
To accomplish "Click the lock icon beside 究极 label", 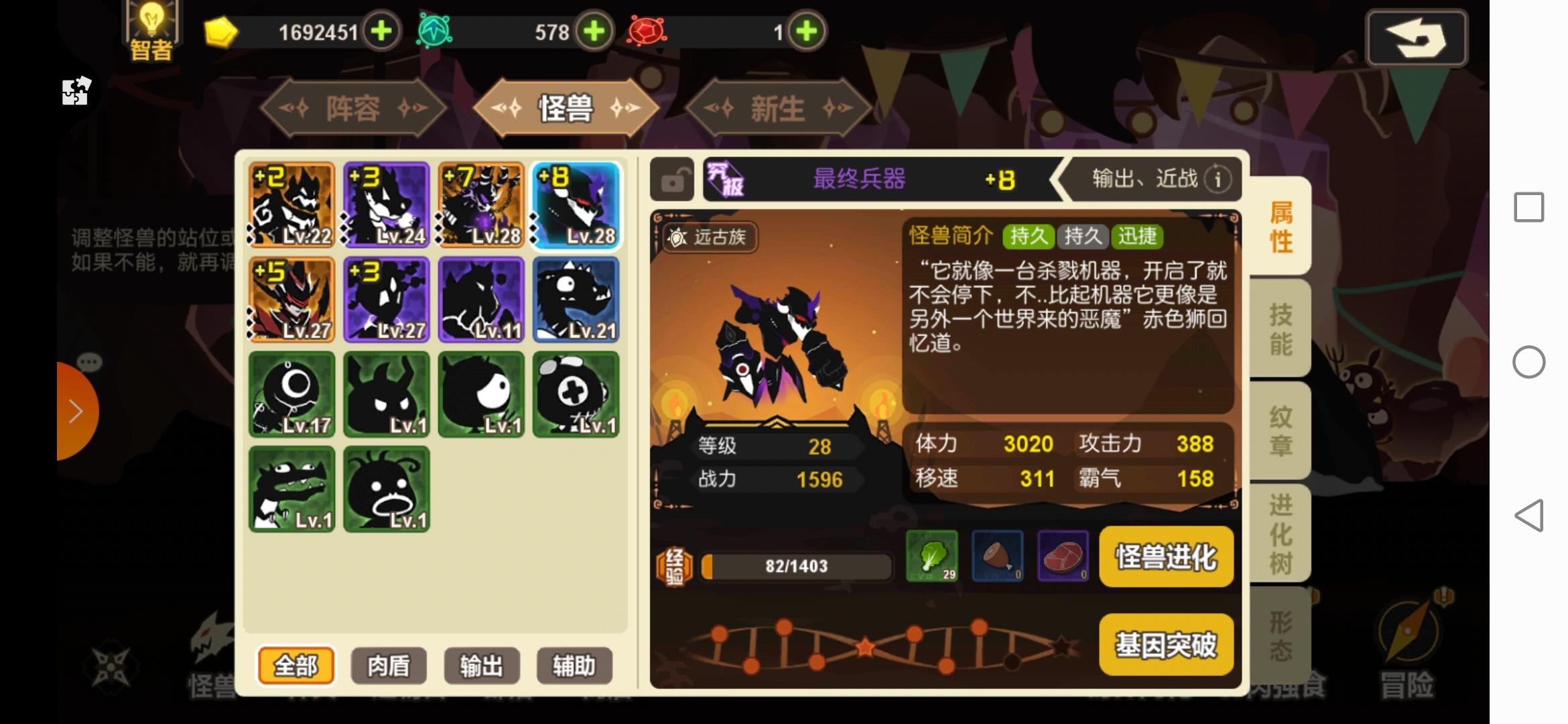I will coord(672,180).
